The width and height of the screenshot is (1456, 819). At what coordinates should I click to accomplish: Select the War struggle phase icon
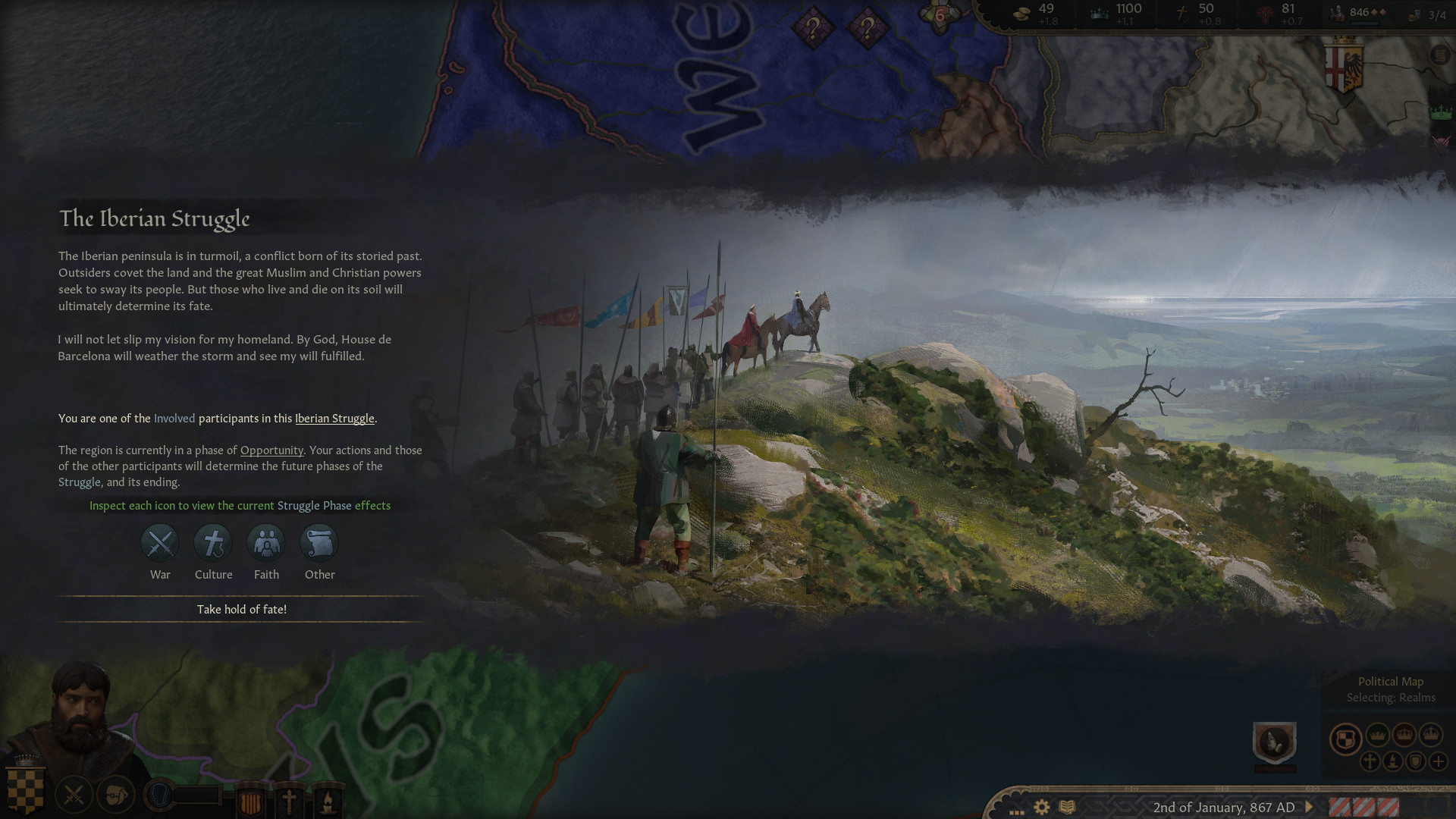click(159, 543)
